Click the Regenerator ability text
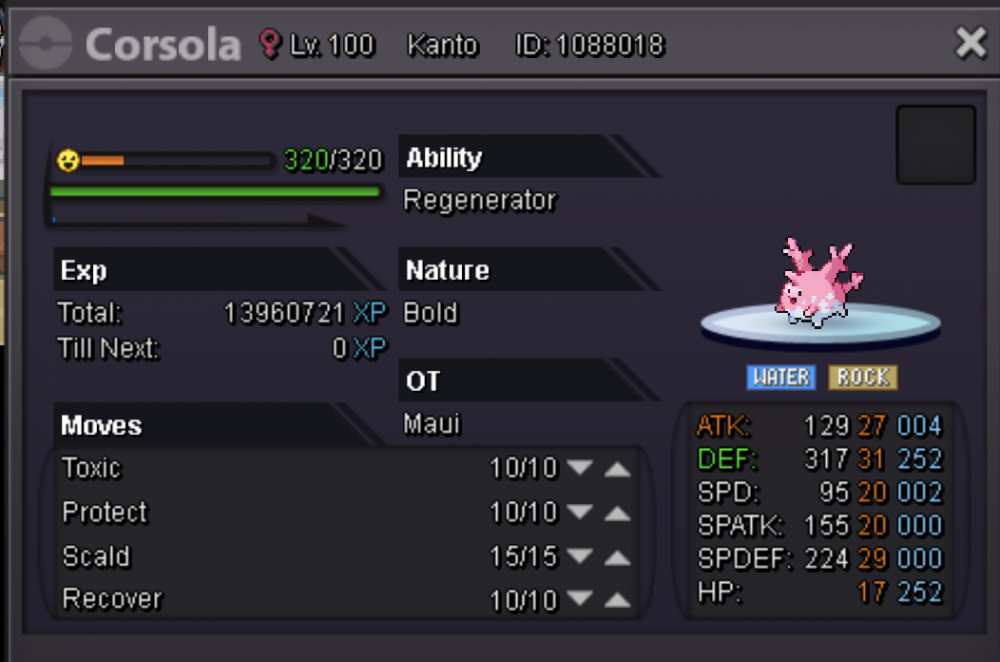 pyautogui.click(x=479, y=200)
